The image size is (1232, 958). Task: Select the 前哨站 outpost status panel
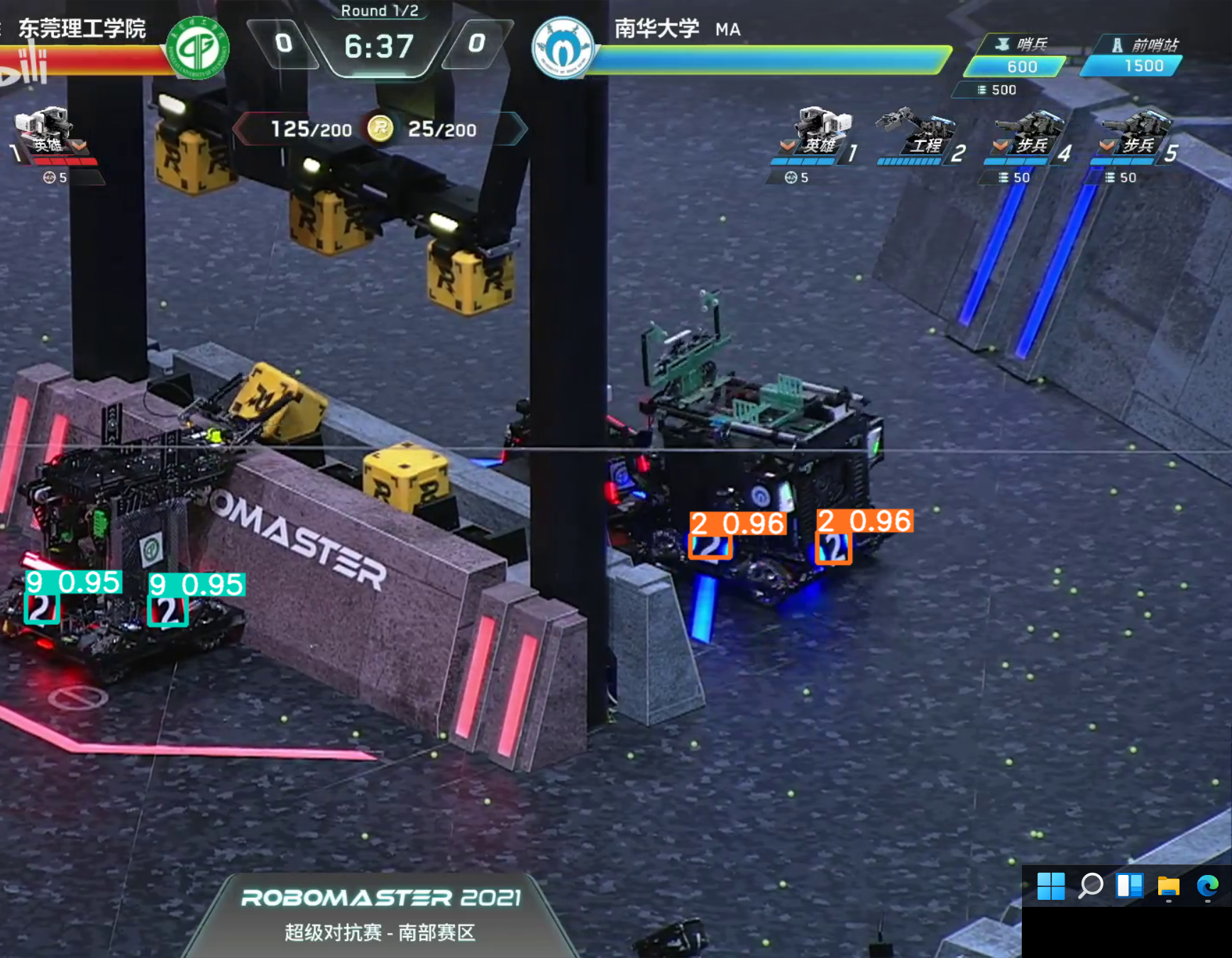(1133, 56)
